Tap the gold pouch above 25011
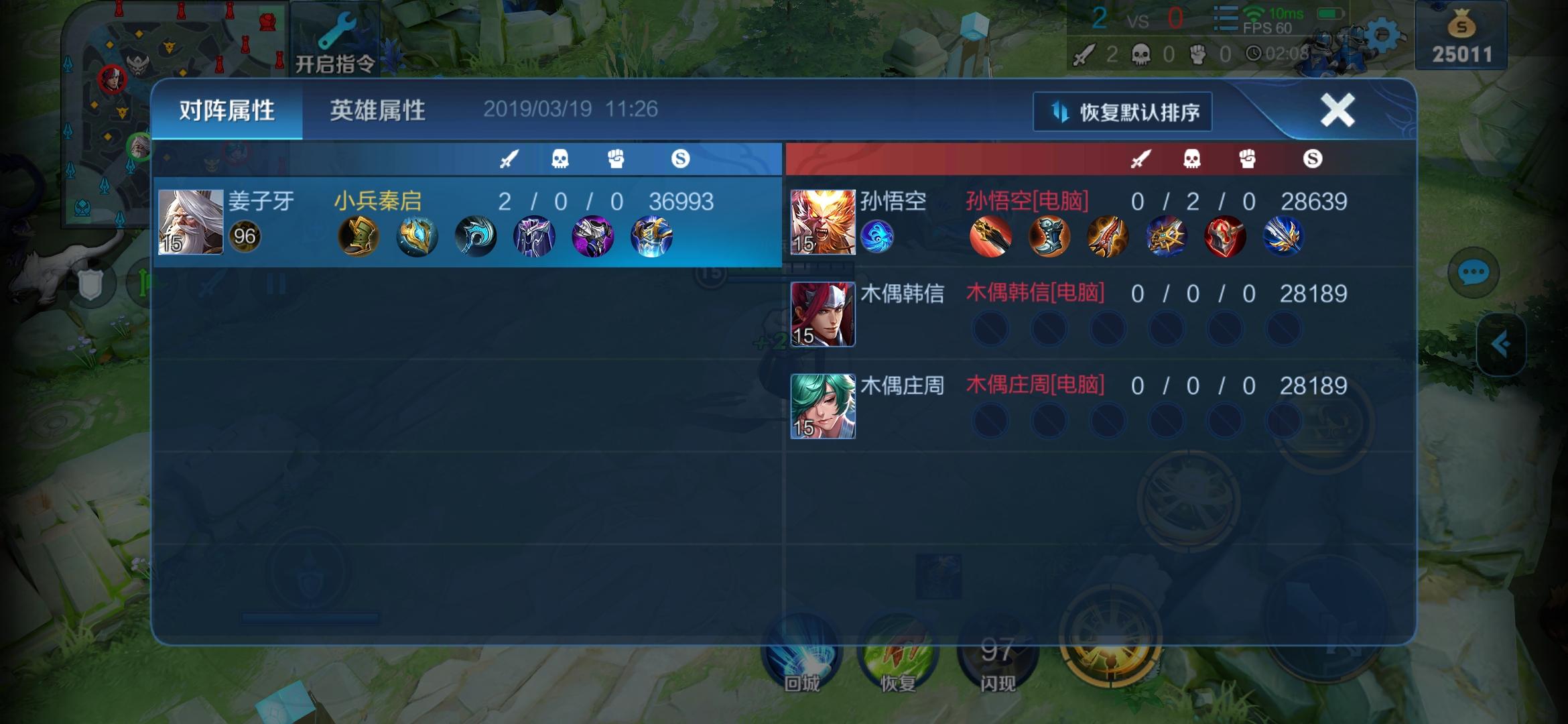The height and width of the screenshot is (724, 1568). [x=1462, y=25]
